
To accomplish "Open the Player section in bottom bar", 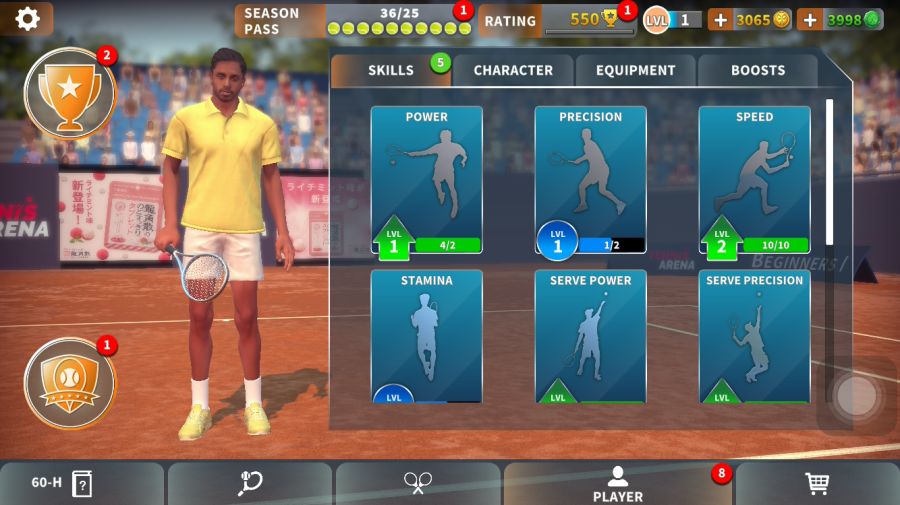I will (617, 484).
